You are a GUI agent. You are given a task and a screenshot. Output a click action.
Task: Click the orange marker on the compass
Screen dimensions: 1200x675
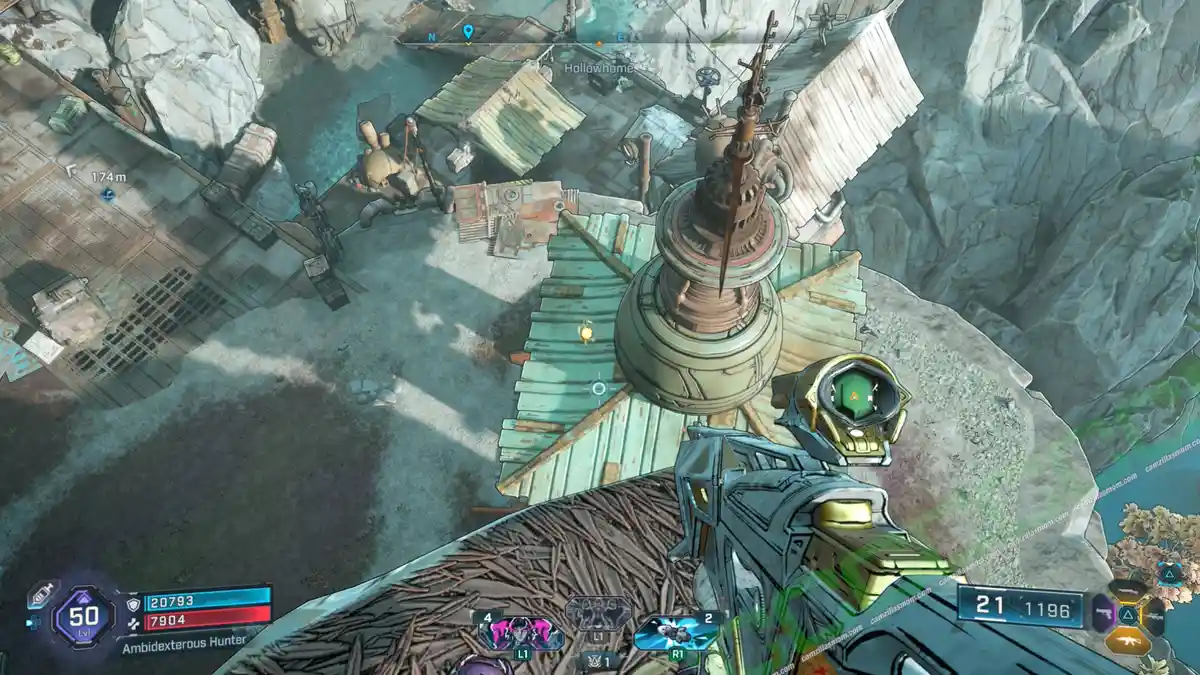(599, 44)
